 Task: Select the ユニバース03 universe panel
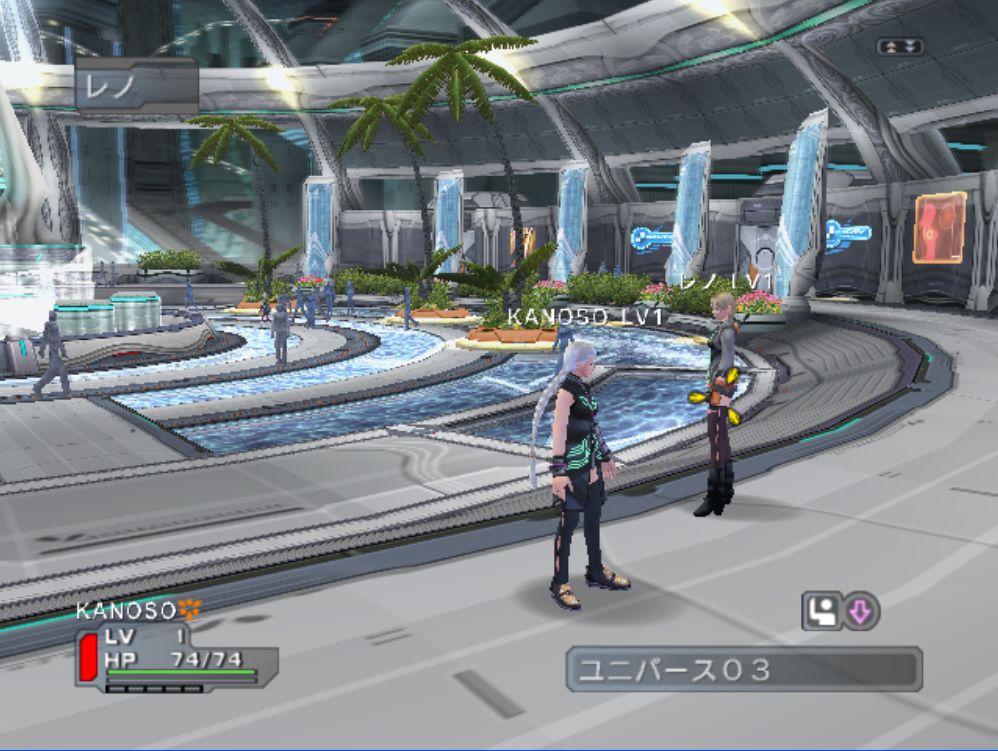743,669
